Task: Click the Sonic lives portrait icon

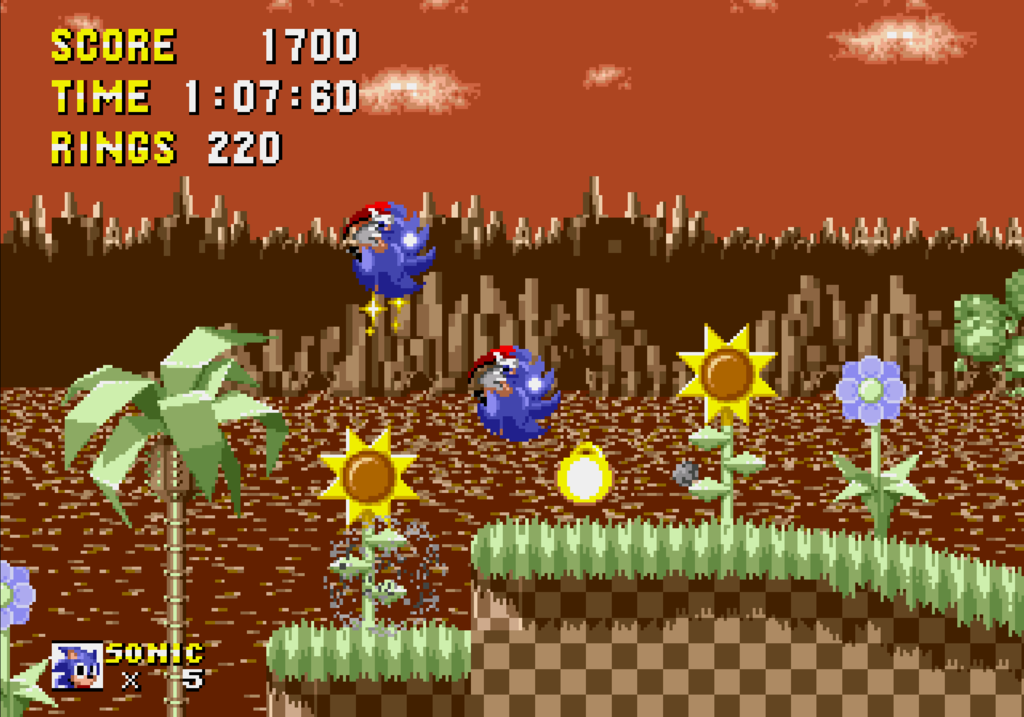Action: 77,666
